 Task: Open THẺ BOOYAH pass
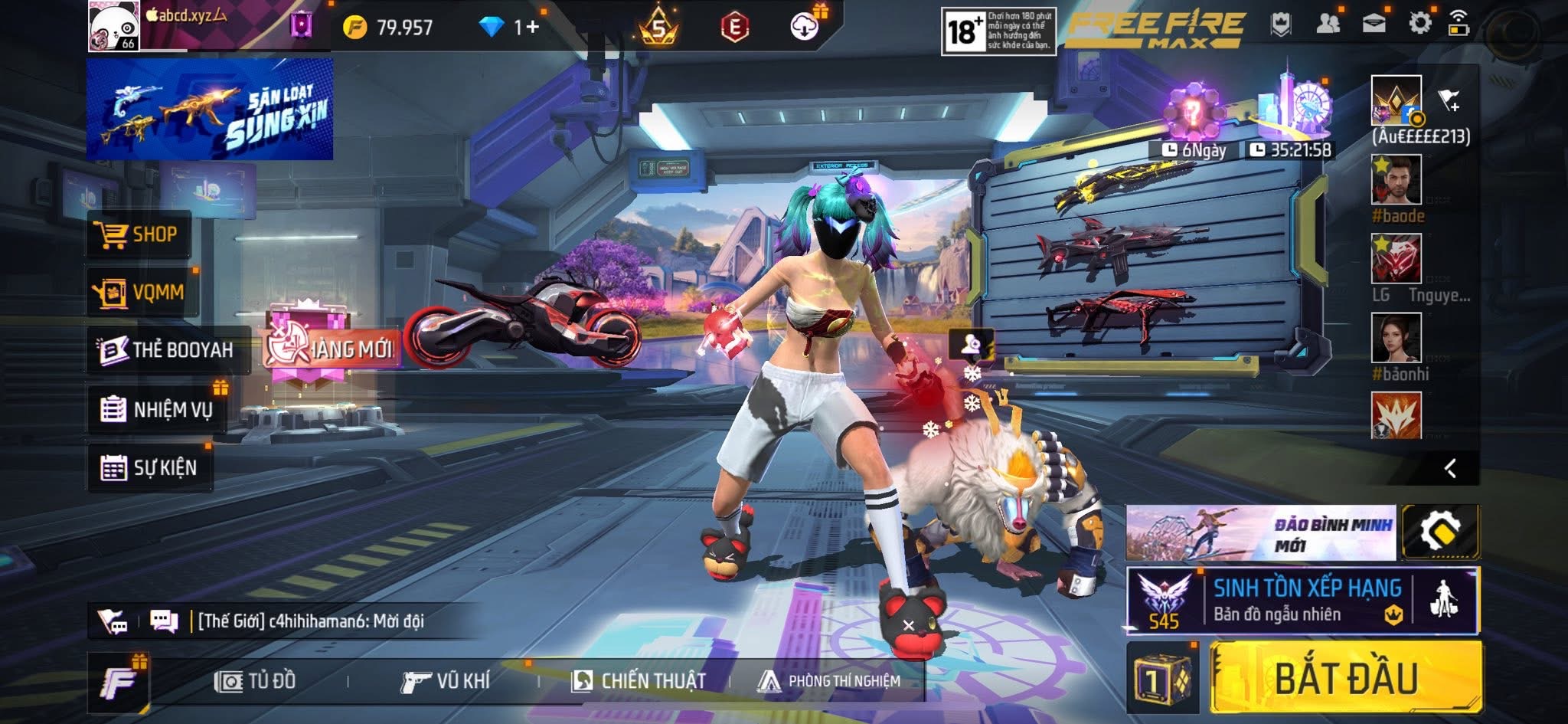point(168,350)
